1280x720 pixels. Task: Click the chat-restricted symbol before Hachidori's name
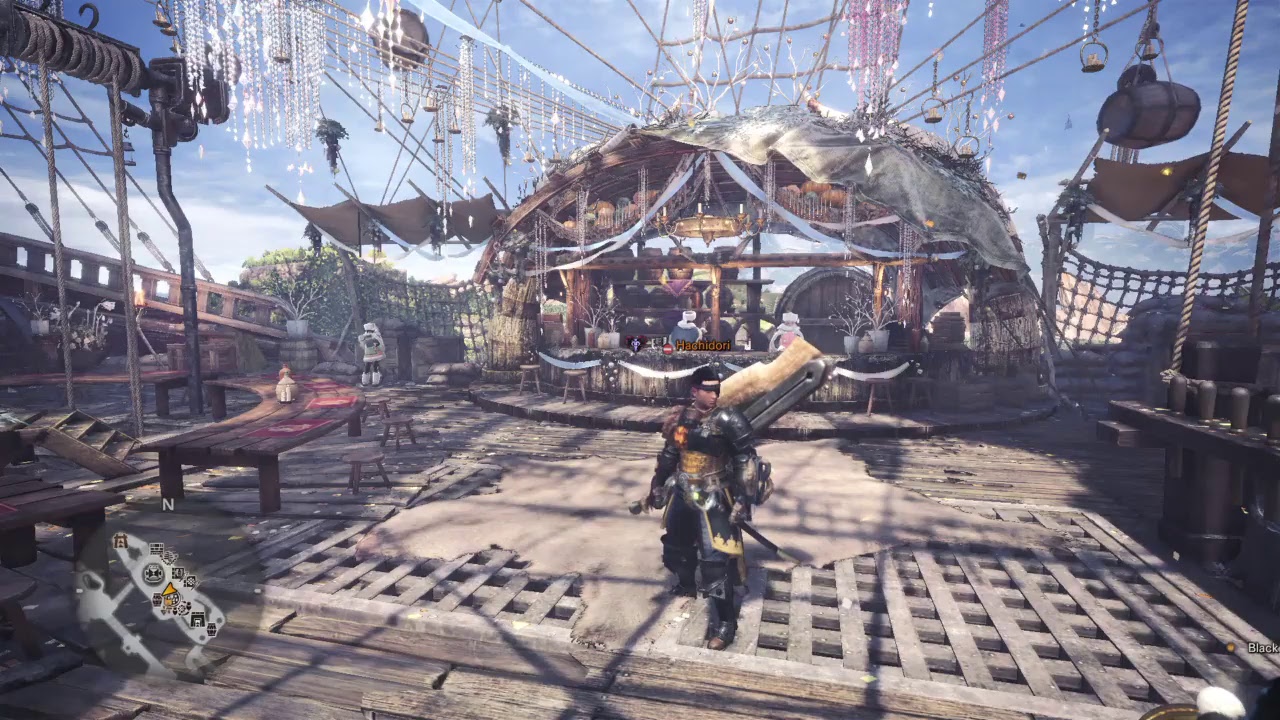point(668,347)
